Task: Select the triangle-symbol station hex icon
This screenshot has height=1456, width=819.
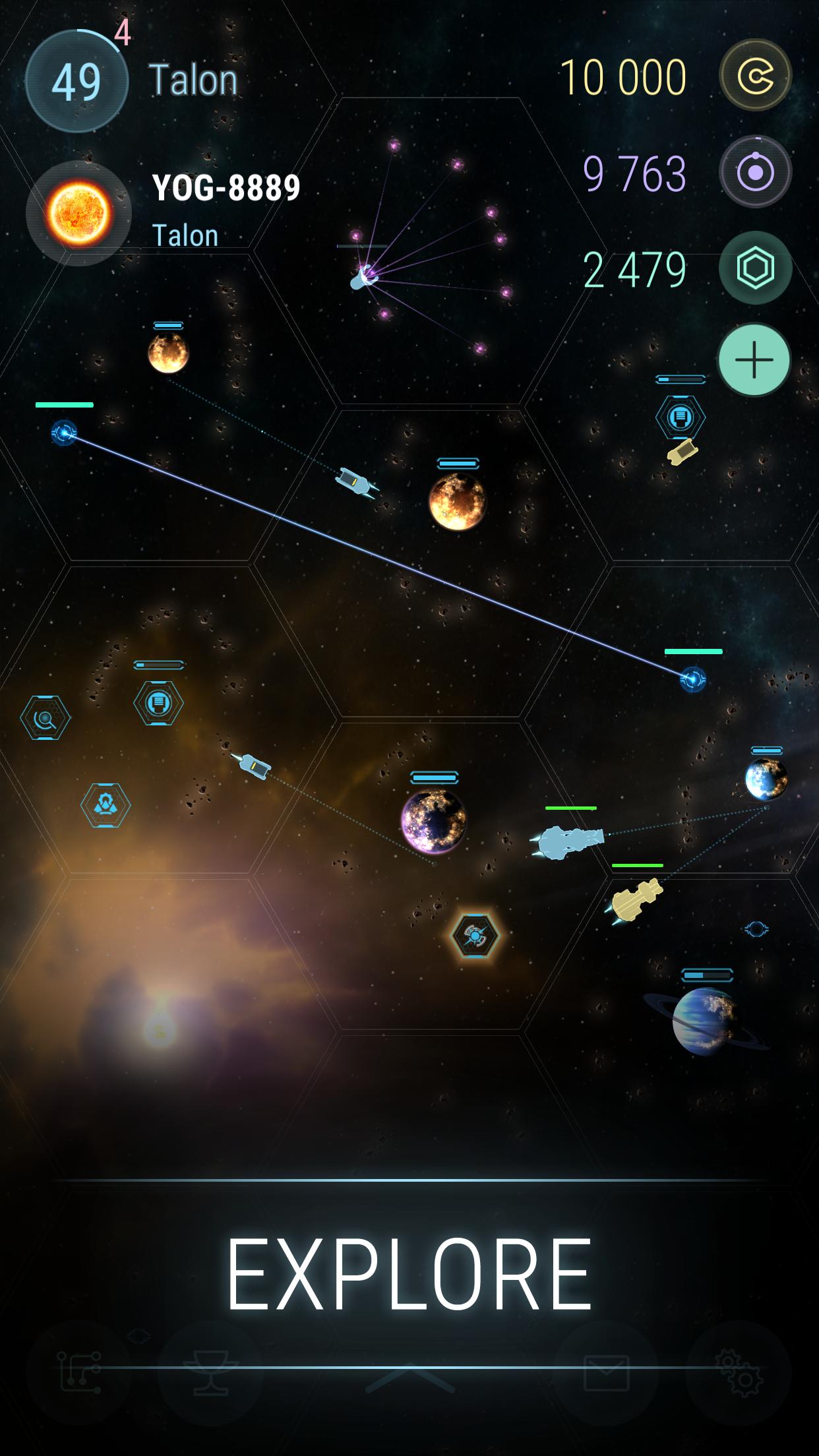Action: 106,804
